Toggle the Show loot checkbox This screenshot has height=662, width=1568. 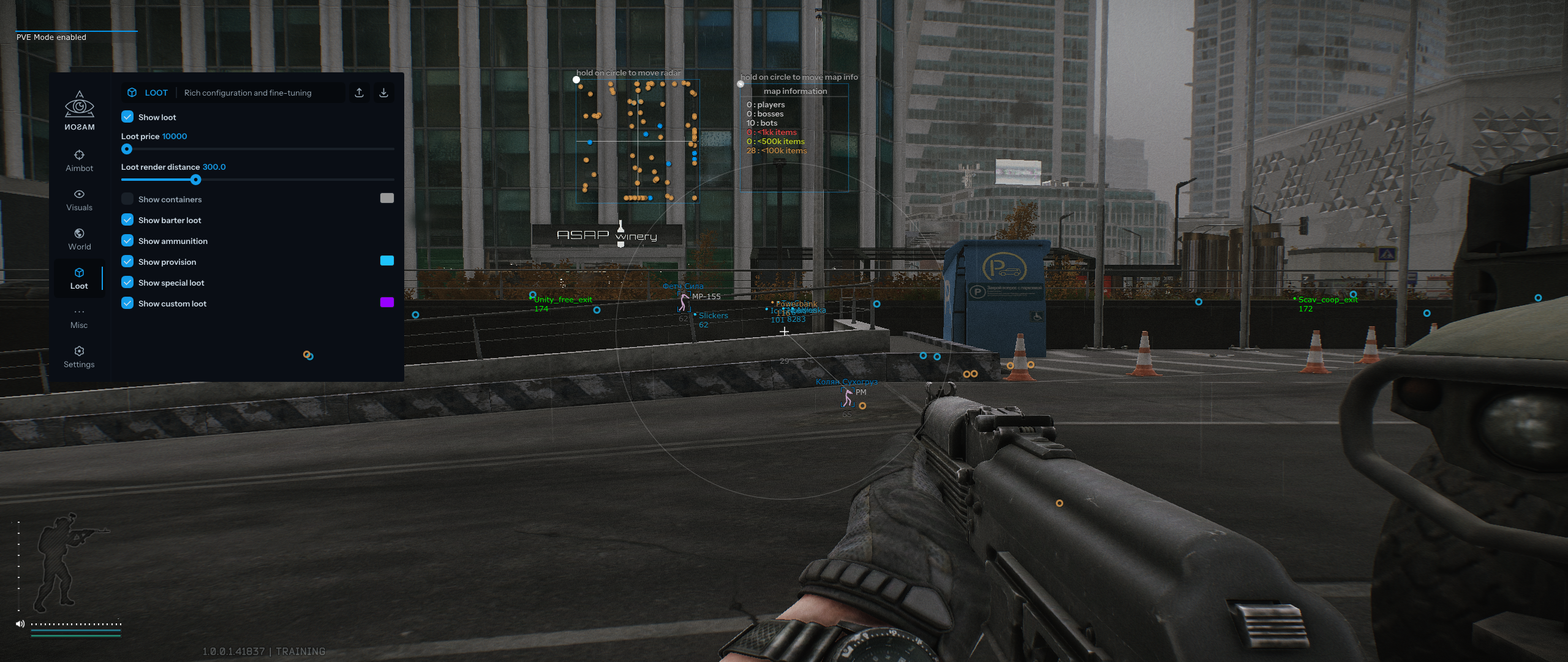click(127, 117)
